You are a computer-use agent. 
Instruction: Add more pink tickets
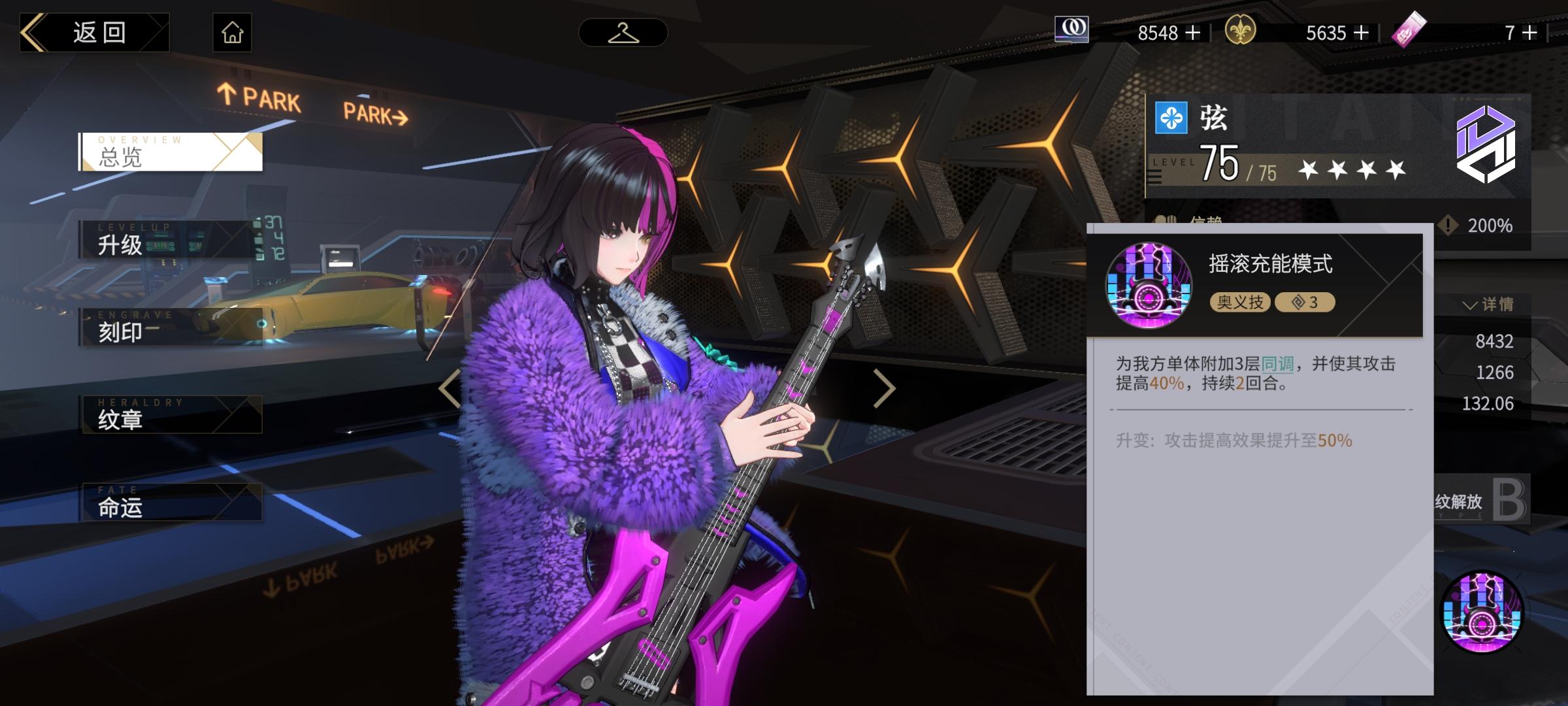[1530, 33]
